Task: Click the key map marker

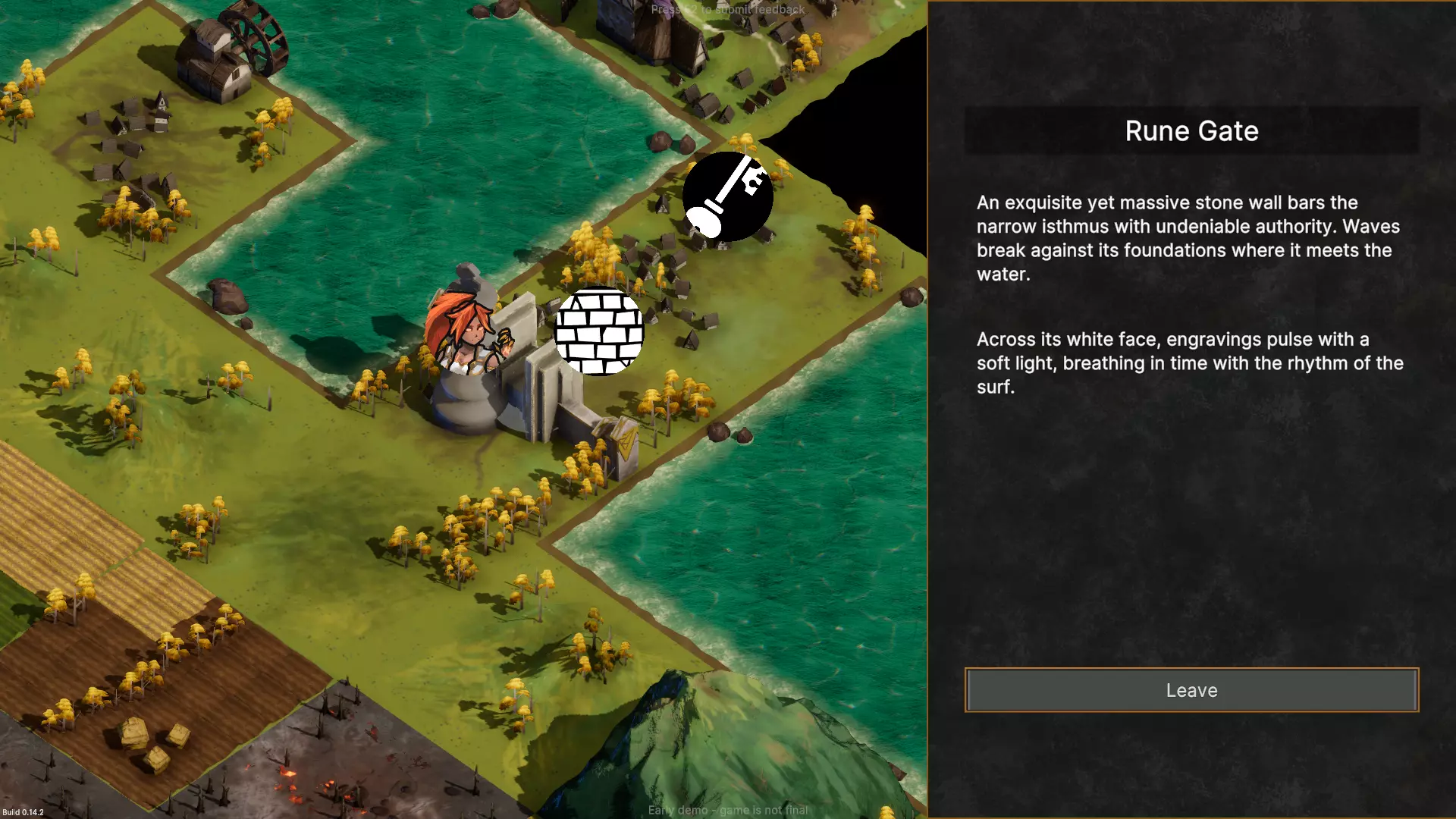Action: (x=727, y=196)
